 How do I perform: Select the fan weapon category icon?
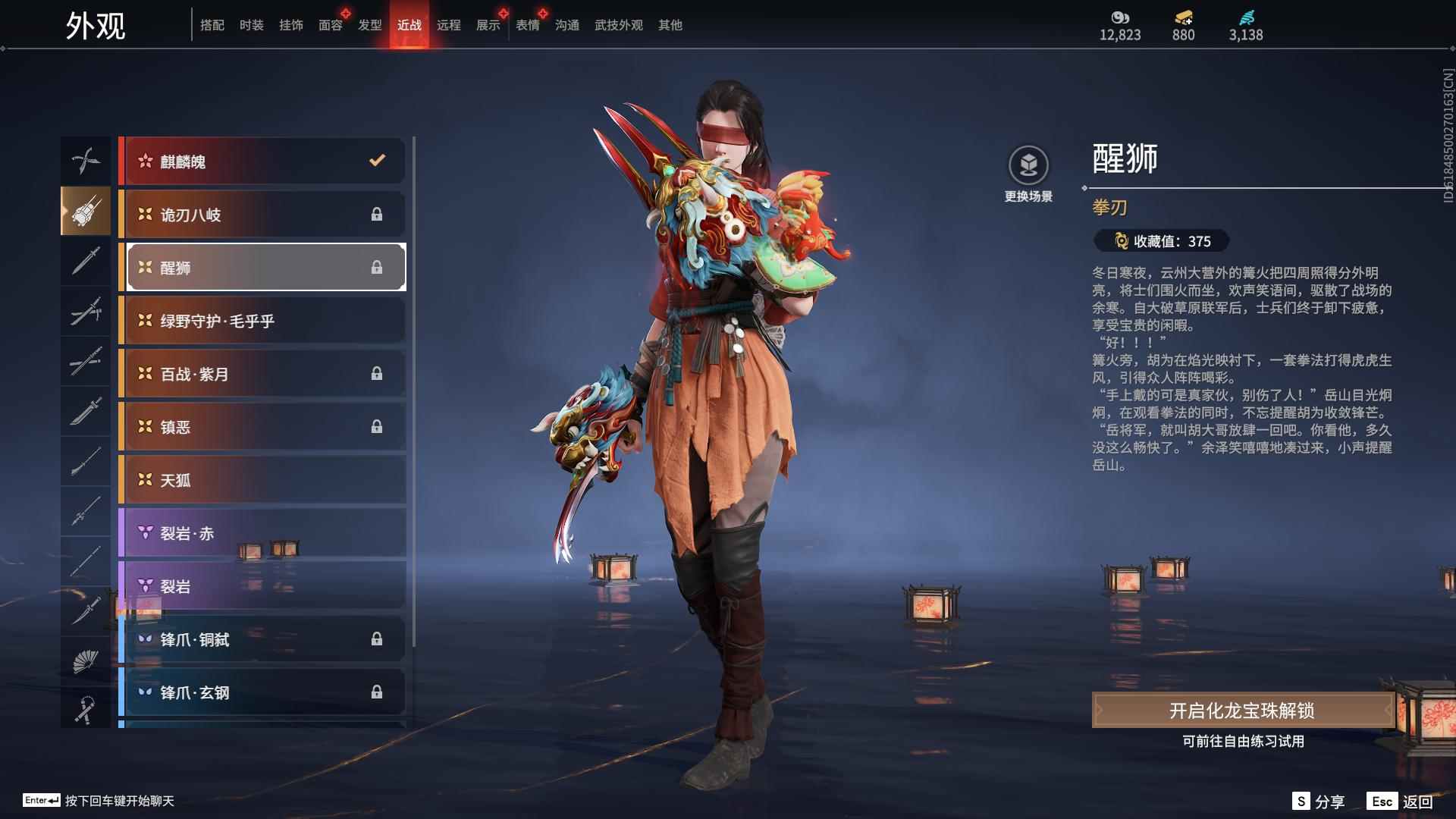86,659
